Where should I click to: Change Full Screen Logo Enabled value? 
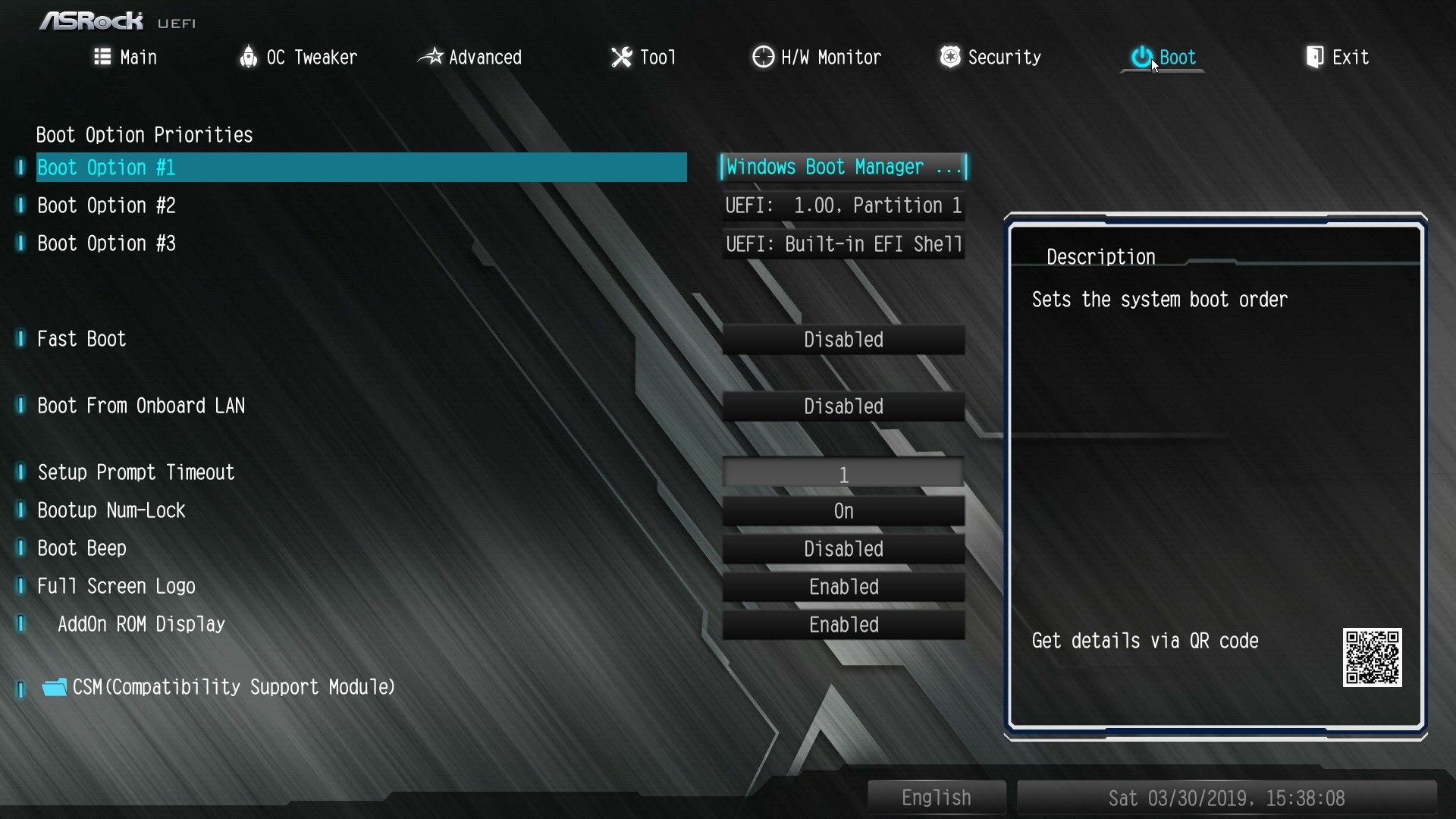tap(843, 586)
